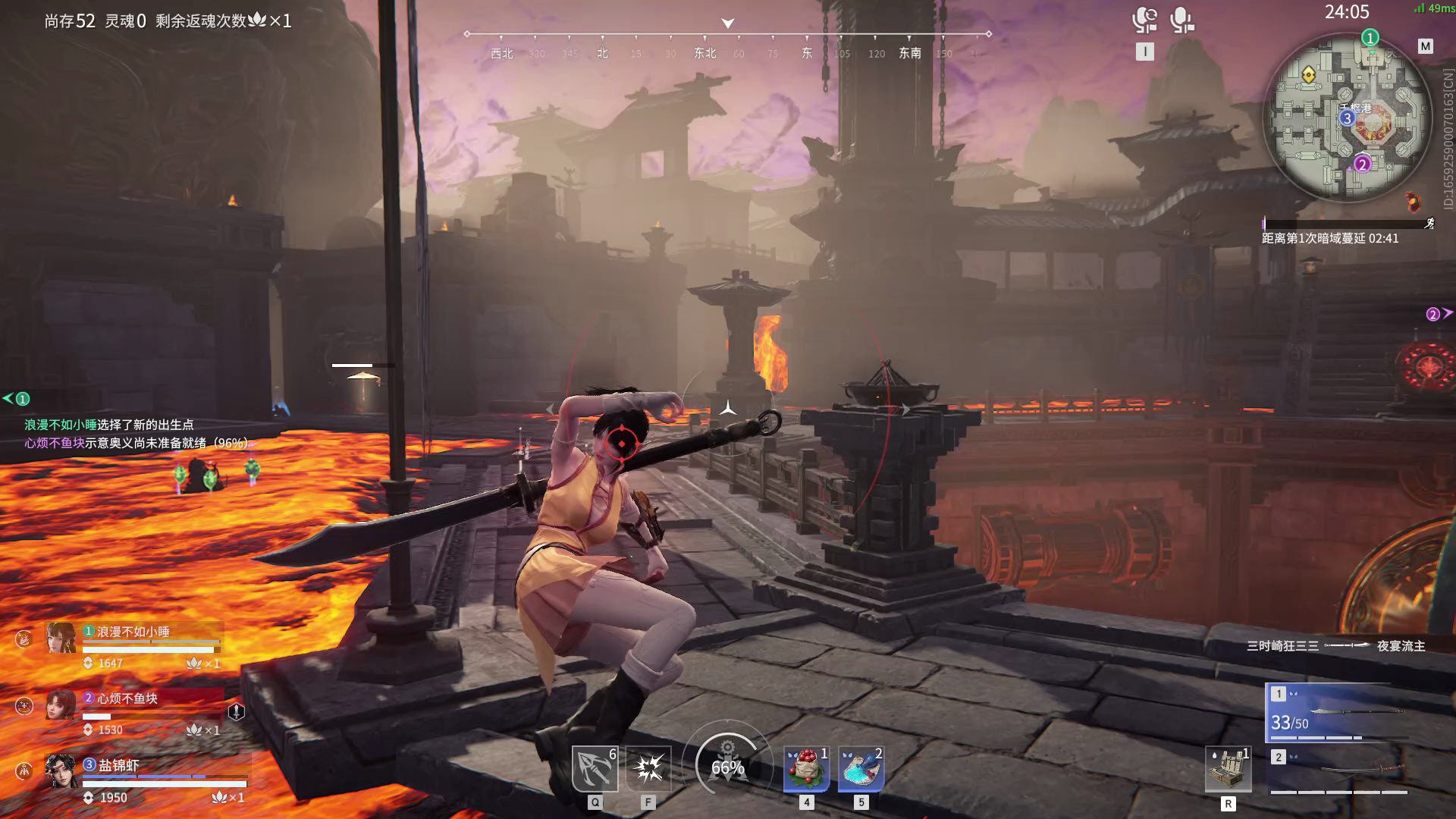Select the repair kit slot
The width and height of the screenshot is (1456, 819).
click(x=1228, y=770)
